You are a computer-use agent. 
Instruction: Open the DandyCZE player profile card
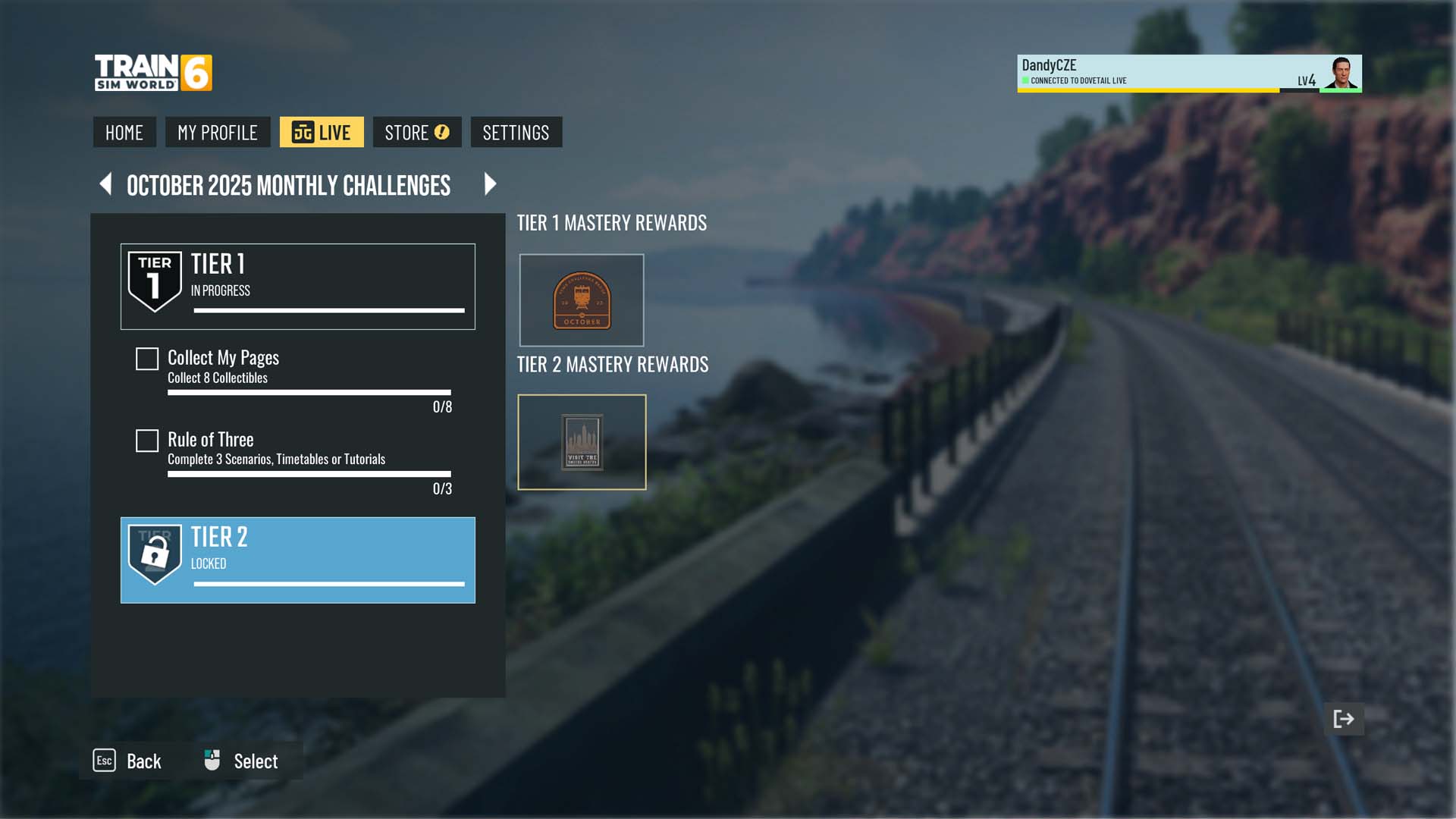coord(1188,74)
